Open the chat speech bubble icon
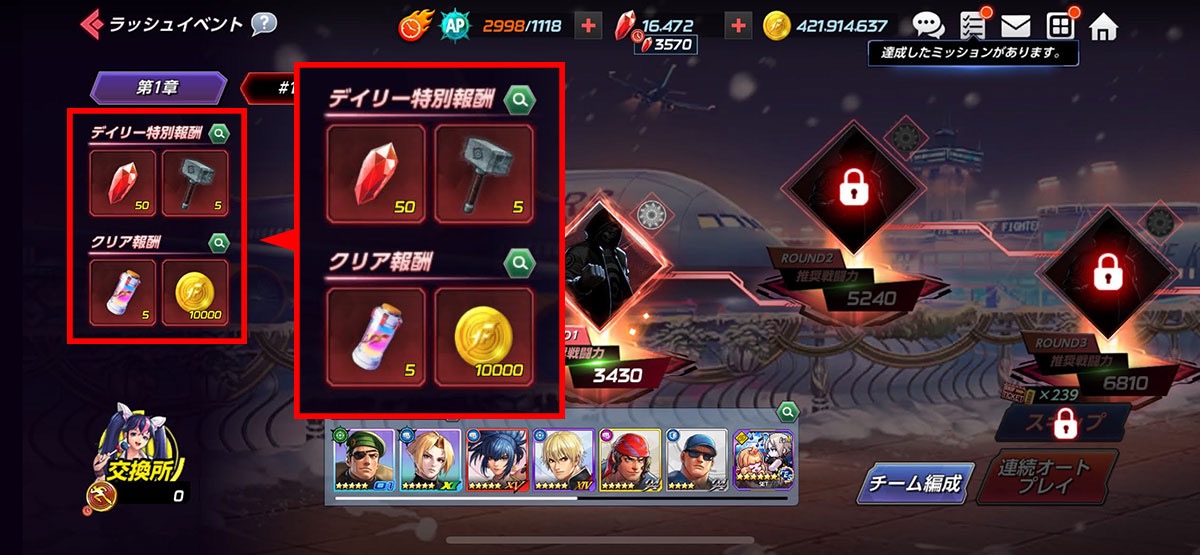The width and height of the screenshot is (1200, 555). 929,26
